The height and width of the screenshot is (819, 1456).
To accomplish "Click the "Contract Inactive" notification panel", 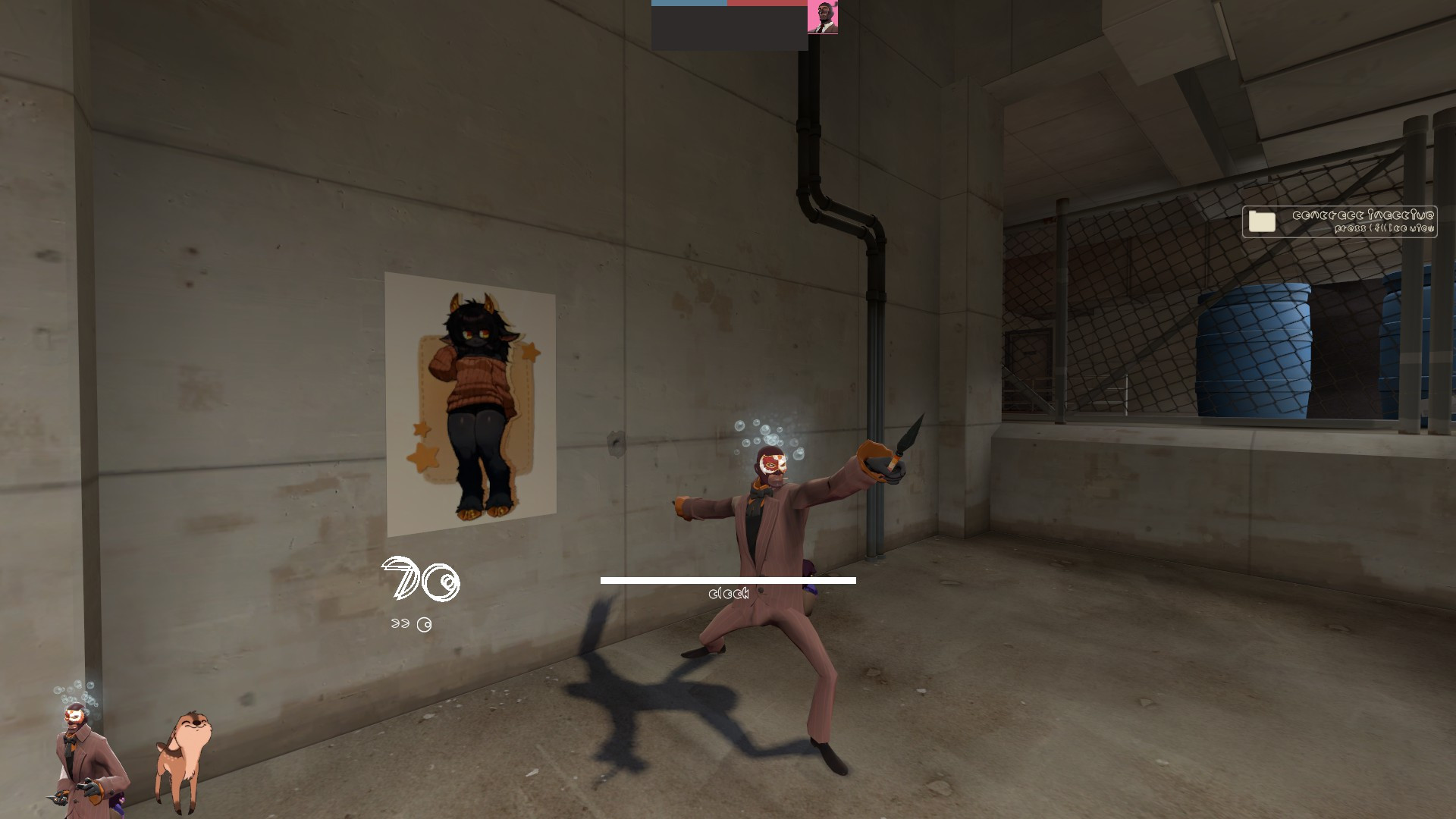I will click(x=1338, y=221).
